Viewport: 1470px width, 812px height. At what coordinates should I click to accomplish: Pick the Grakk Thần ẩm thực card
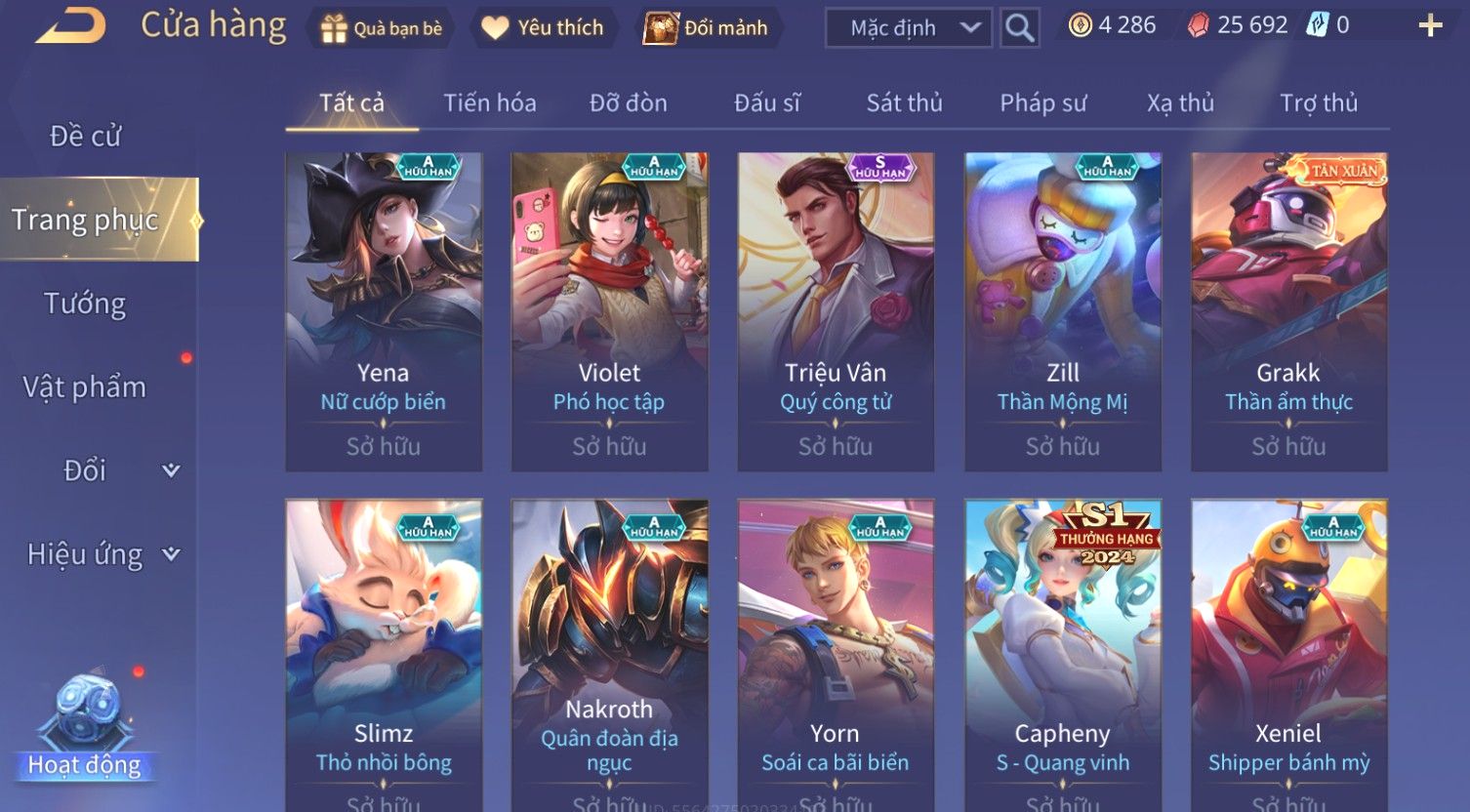click(1288, 312)
